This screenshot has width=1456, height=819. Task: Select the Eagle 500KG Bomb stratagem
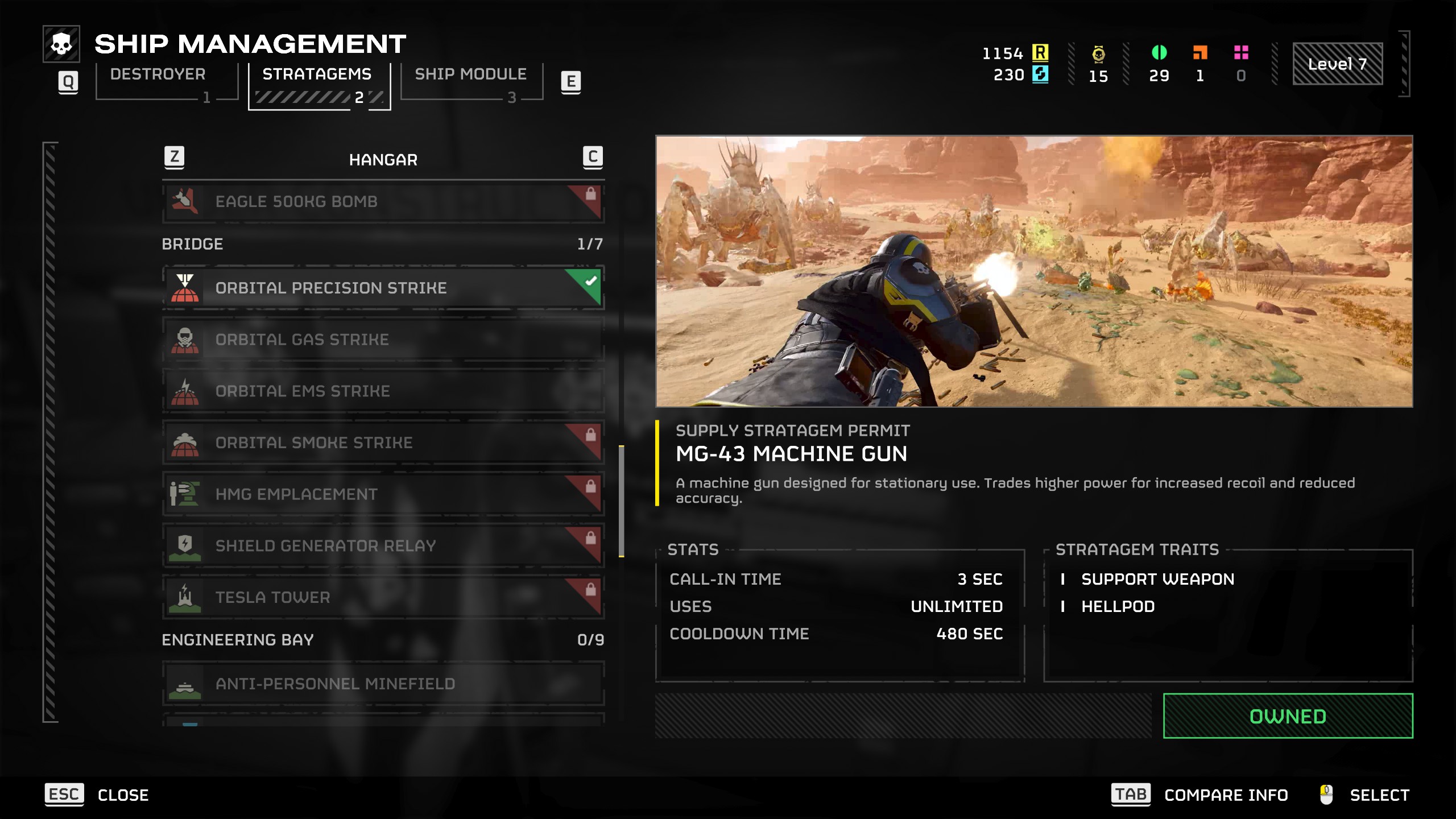[383, 202]
